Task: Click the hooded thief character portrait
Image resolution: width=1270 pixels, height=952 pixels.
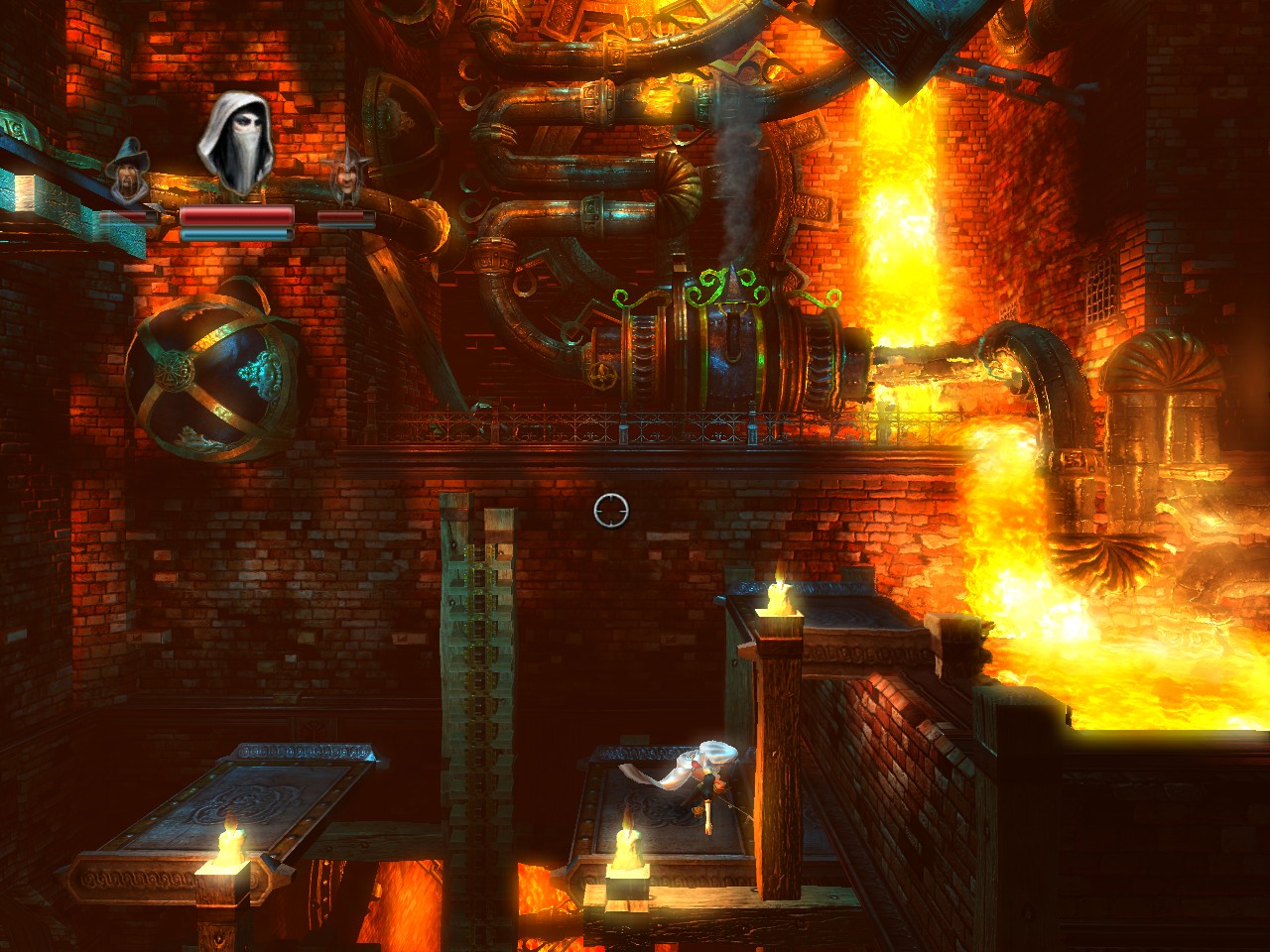Action: [237, 143]
